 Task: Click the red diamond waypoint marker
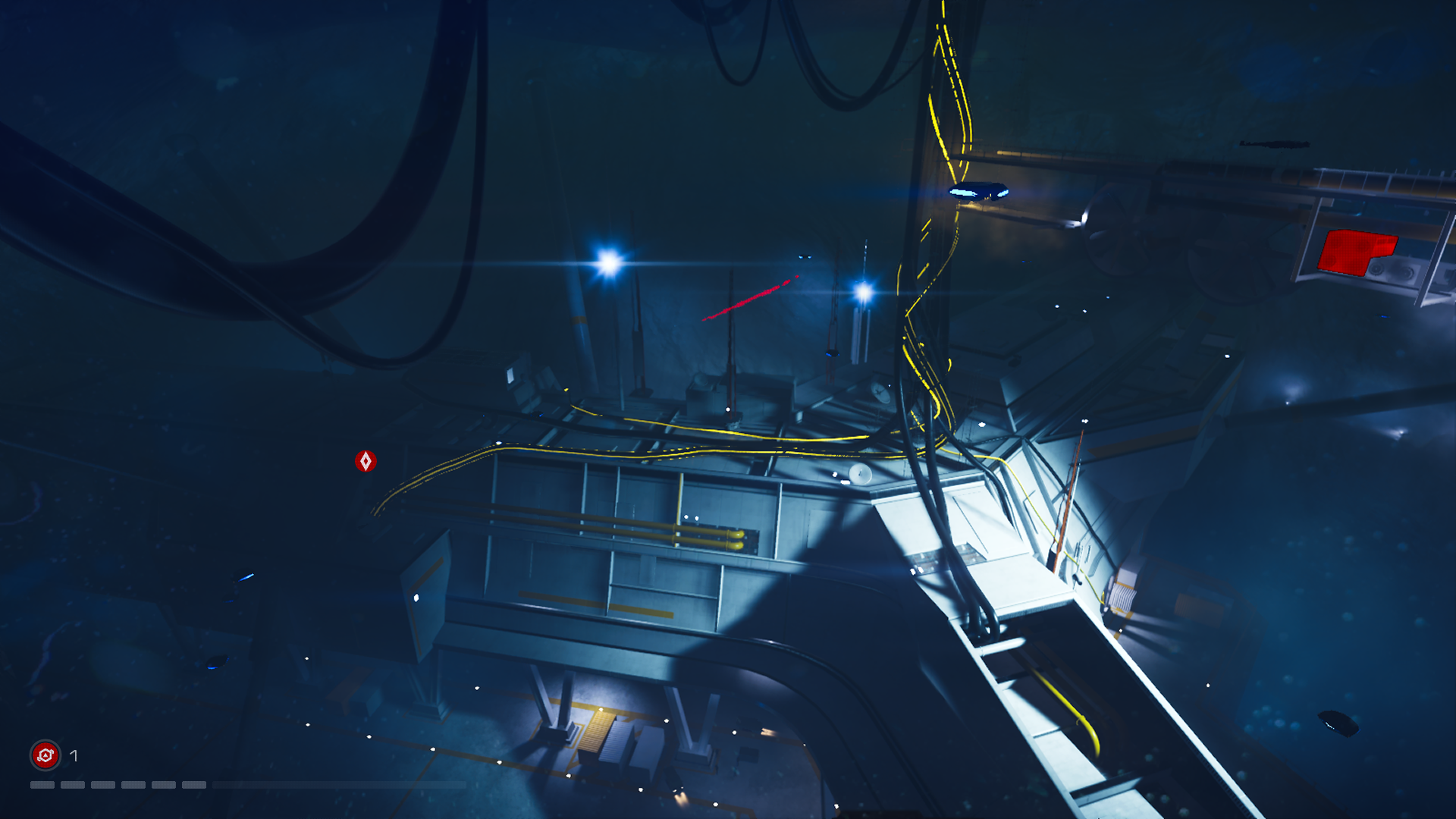[x=367, y=460]
